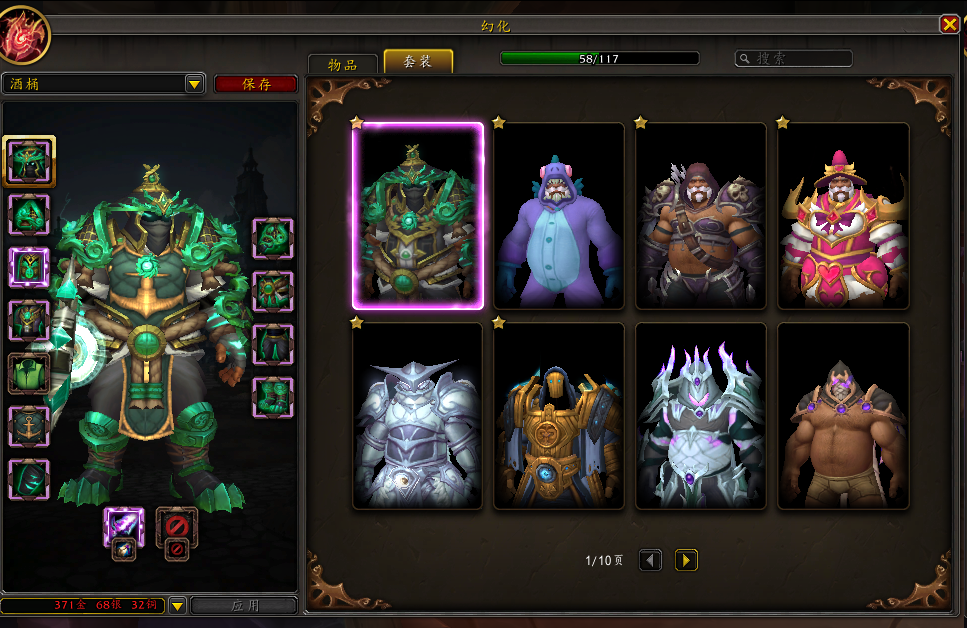
Task: Select the green and gold armor set
Action: [x=418, y=216]
